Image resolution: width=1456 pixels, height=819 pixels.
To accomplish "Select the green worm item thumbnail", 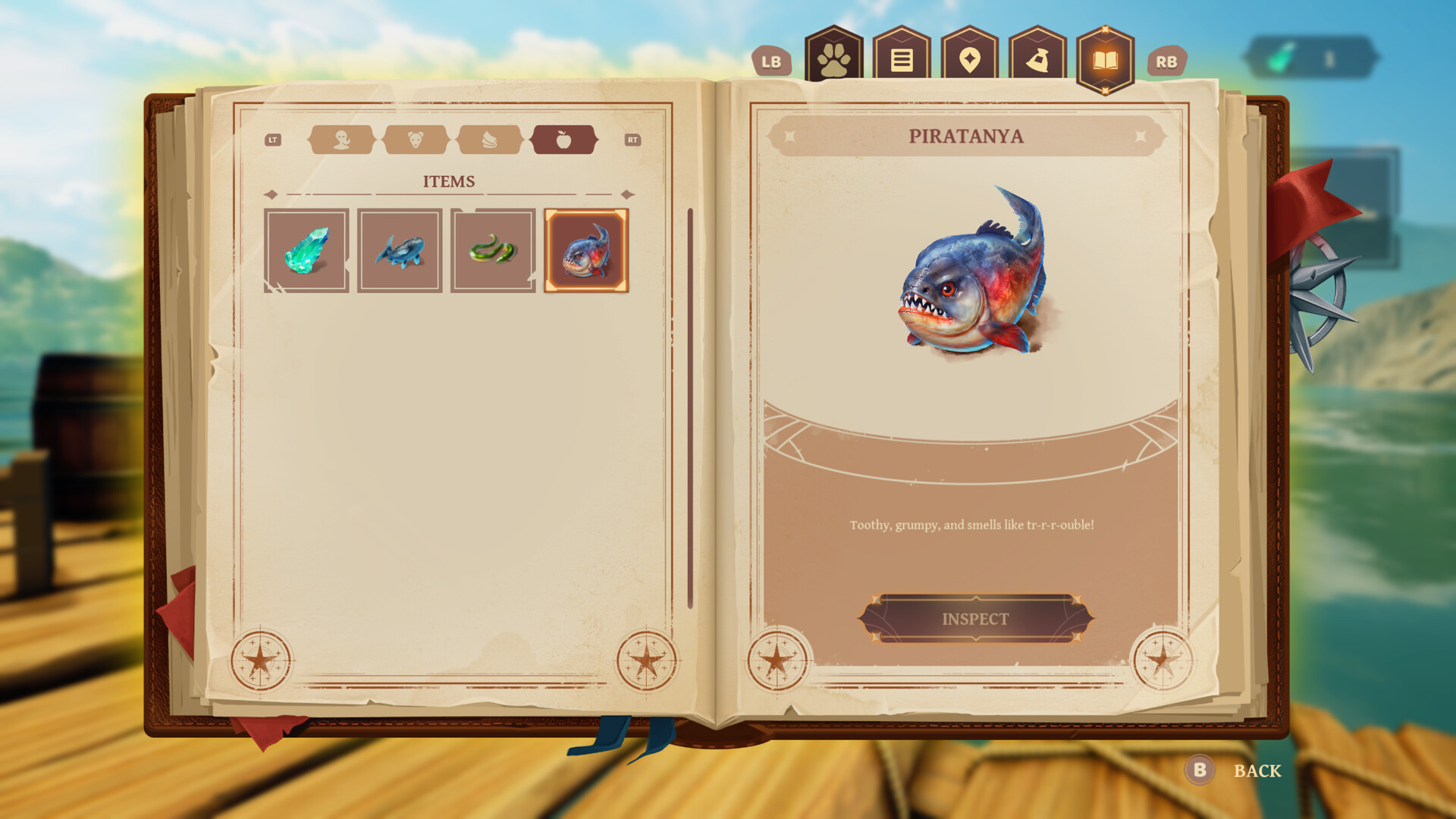I will pyautogui.click(x=493, y=249).
